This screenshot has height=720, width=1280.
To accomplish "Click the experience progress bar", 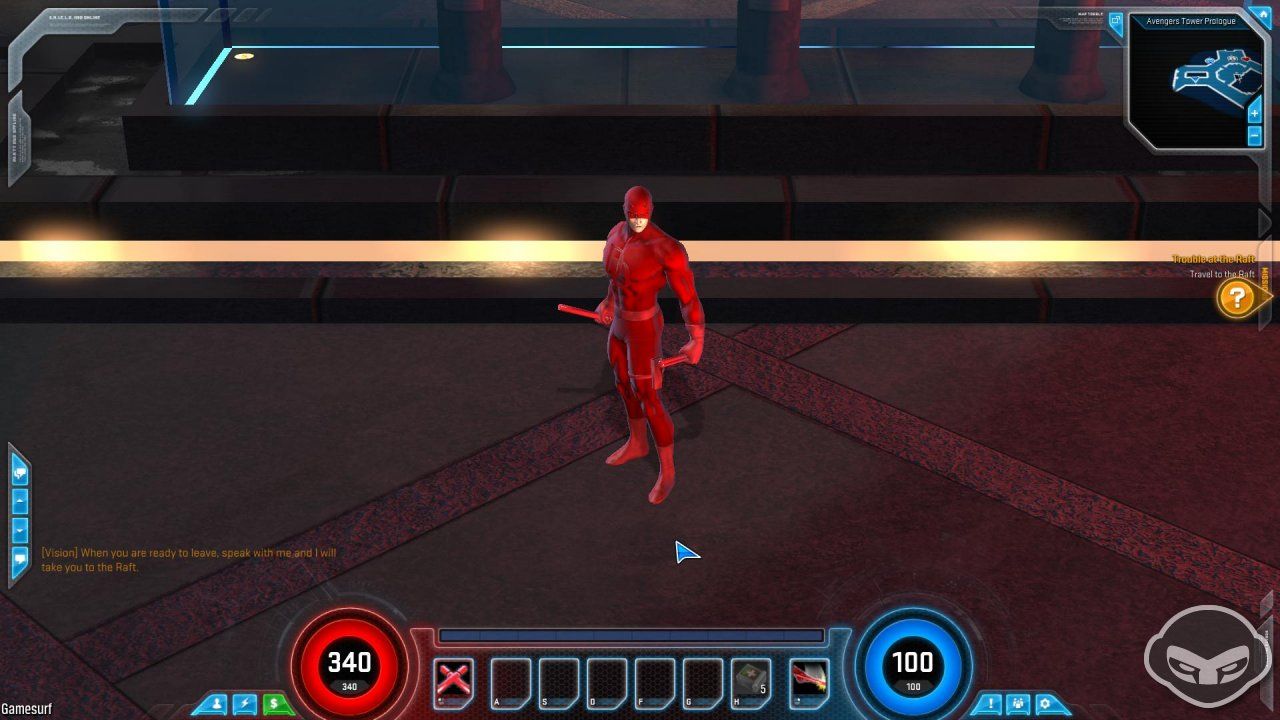I will [630, 635].
